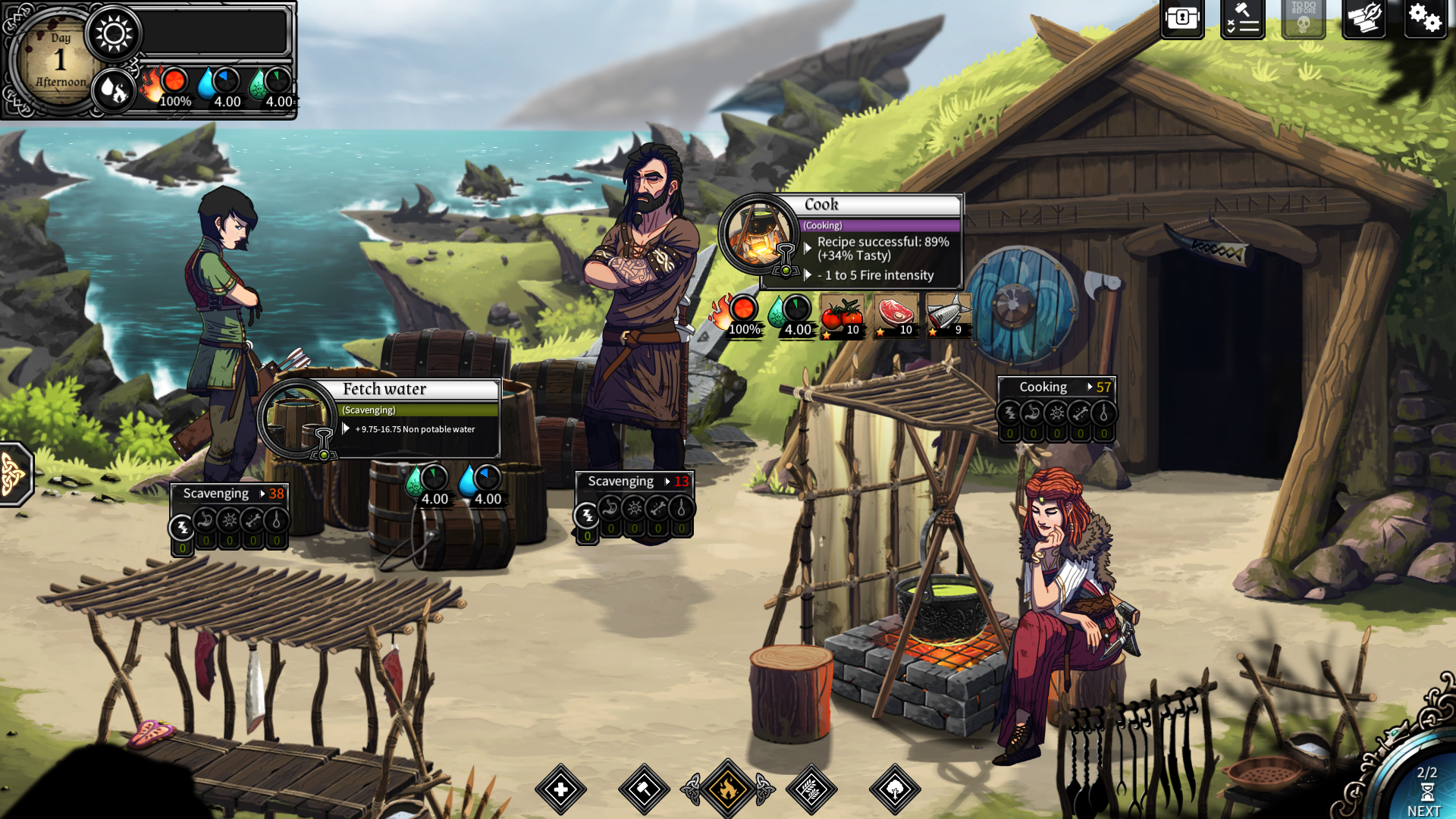
Task: Click the water and fire resources icon
Action: point(114,91)
